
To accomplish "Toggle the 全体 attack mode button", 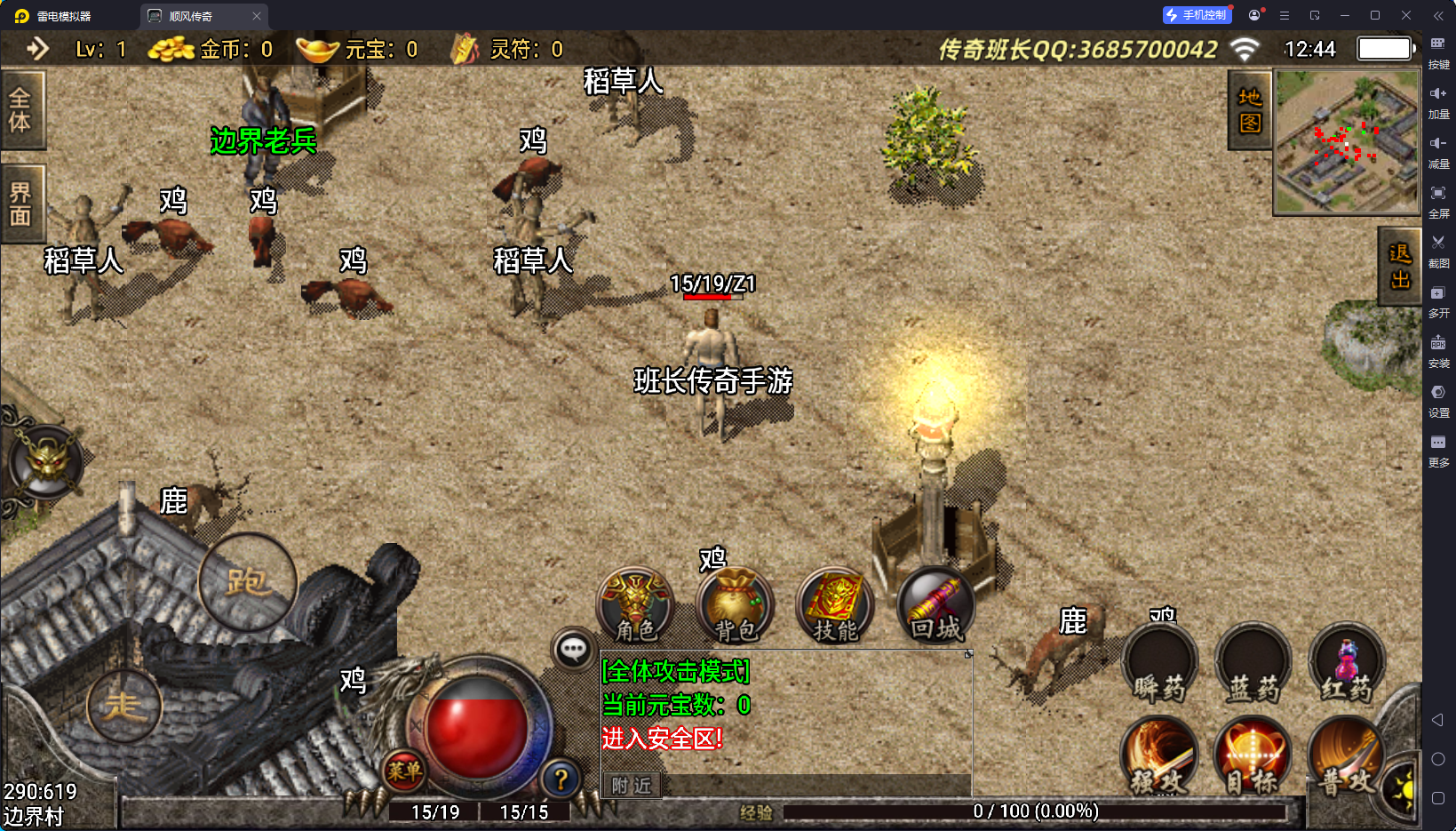I will tap(20, 110).
